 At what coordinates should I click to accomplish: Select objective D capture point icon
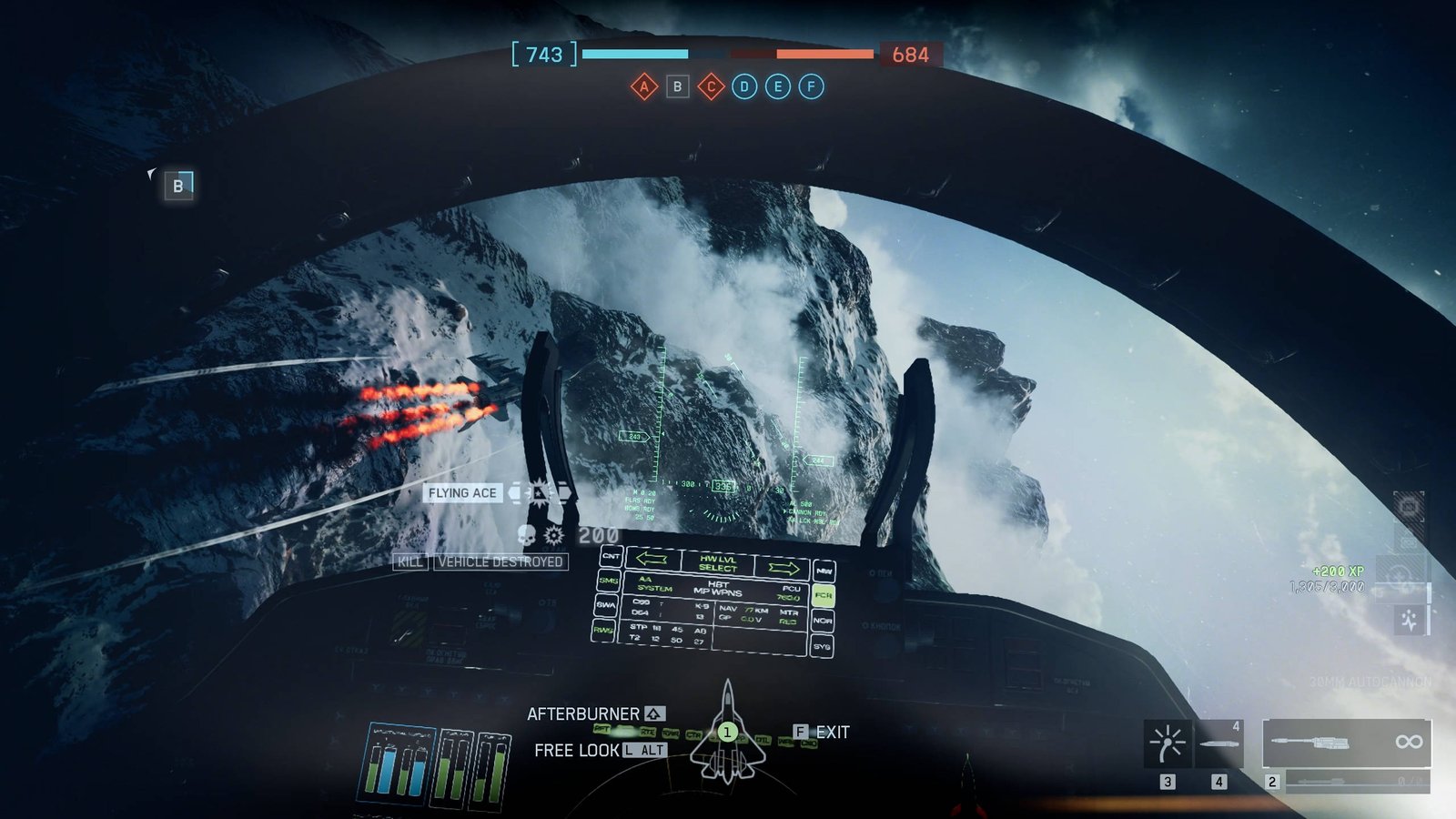click(744, 87)
